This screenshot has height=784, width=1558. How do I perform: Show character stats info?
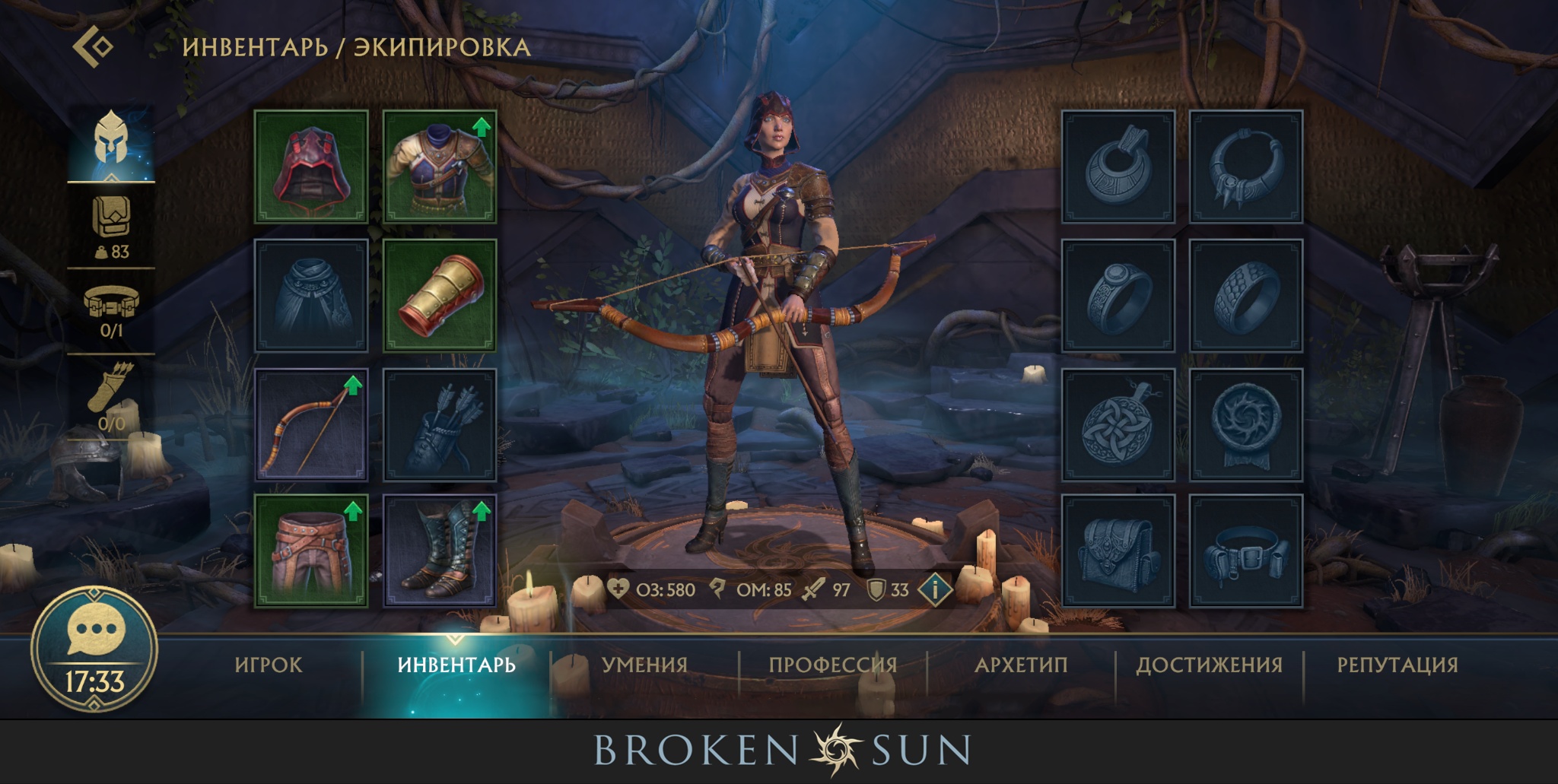[935, 589]
